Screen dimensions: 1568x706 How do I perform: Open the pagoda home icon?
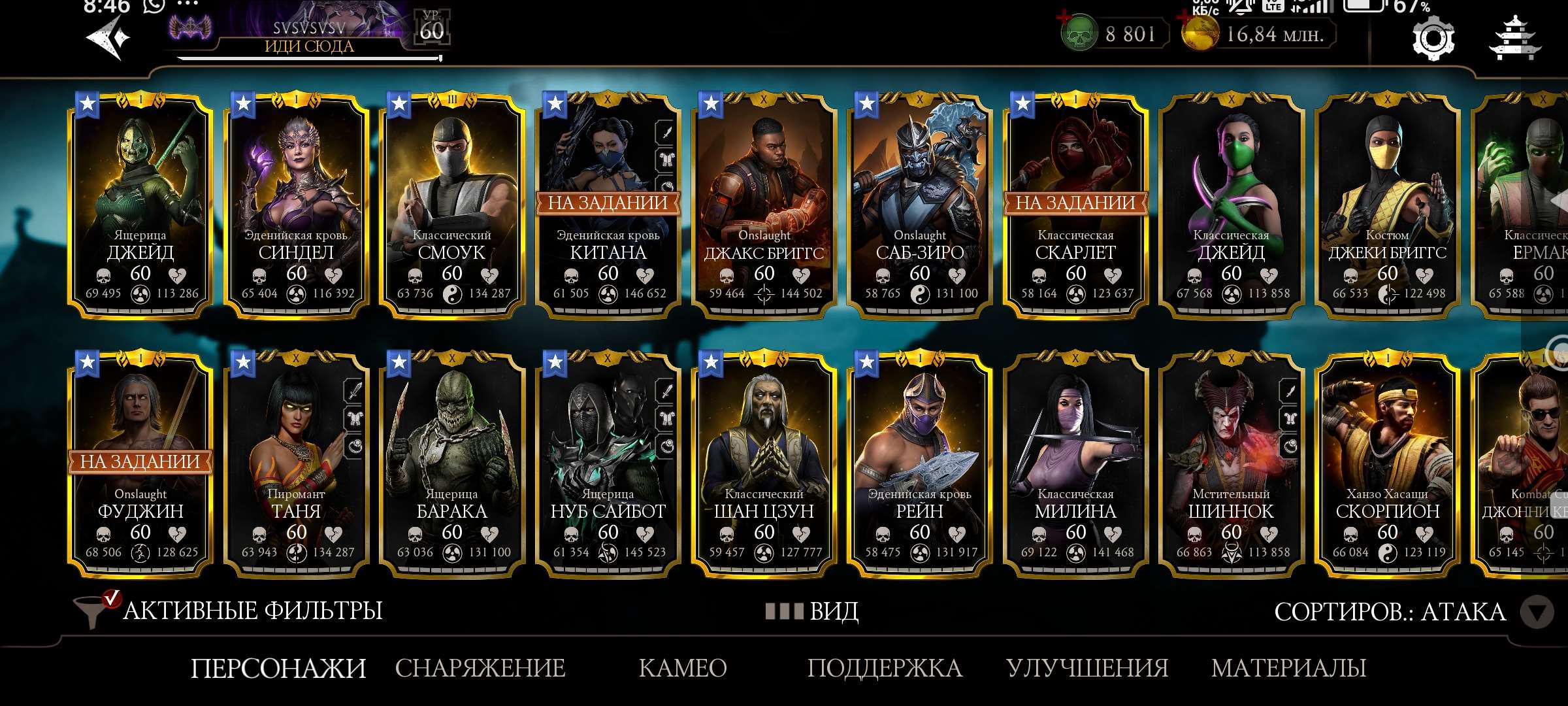pyautogui.click(x=1514, y=39)
